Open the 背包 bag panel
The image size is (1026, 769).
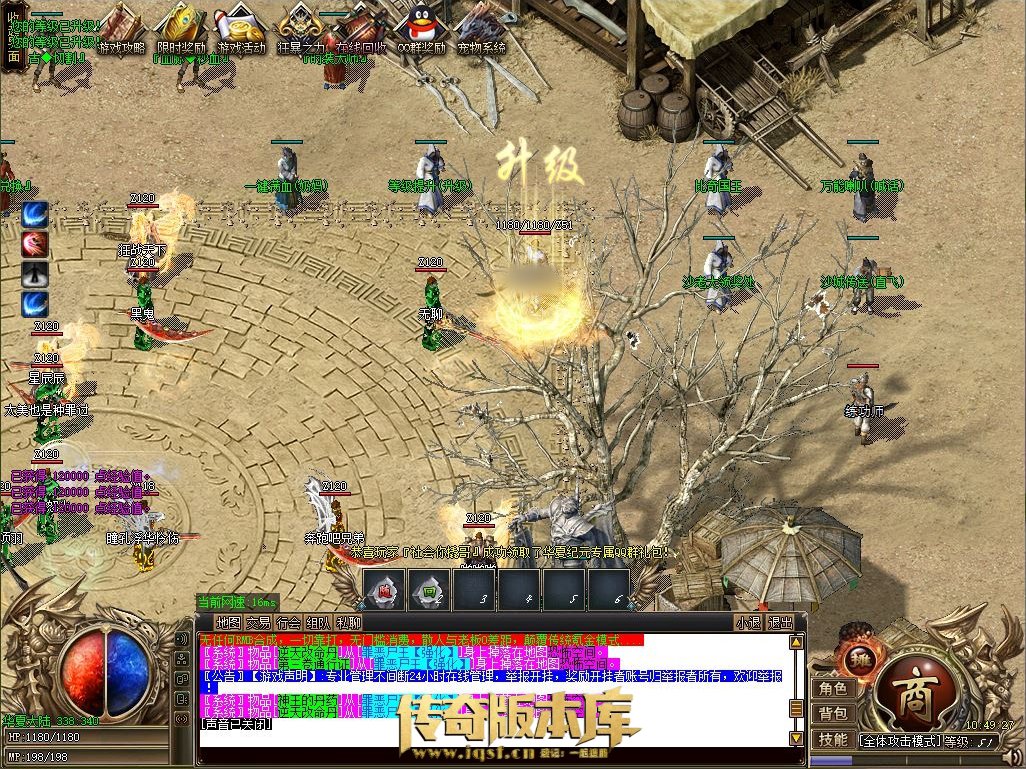[x=833, y=714]
